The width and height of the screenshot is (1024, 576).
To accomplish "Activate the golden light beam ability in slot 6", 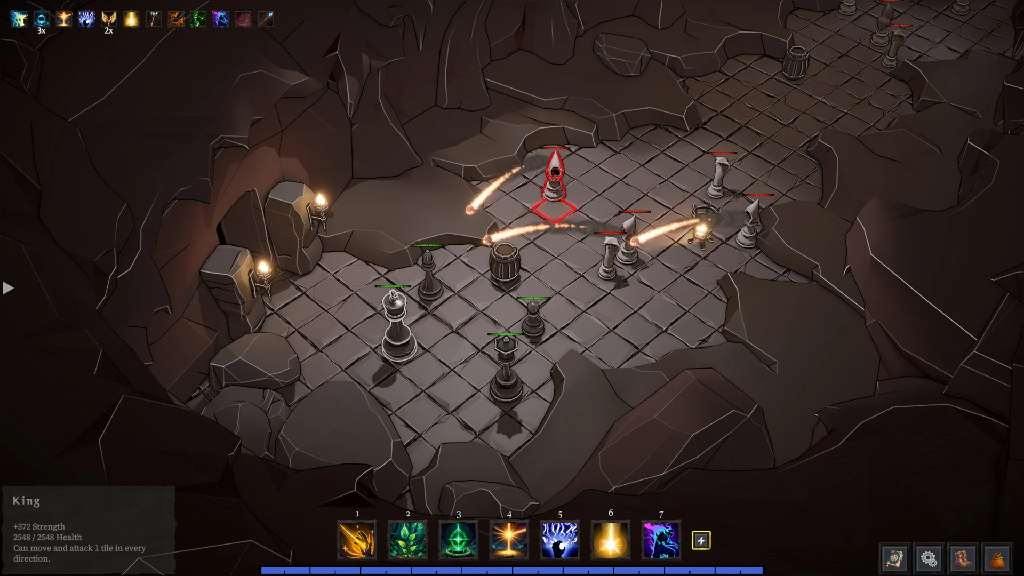I will coord(610,540).
